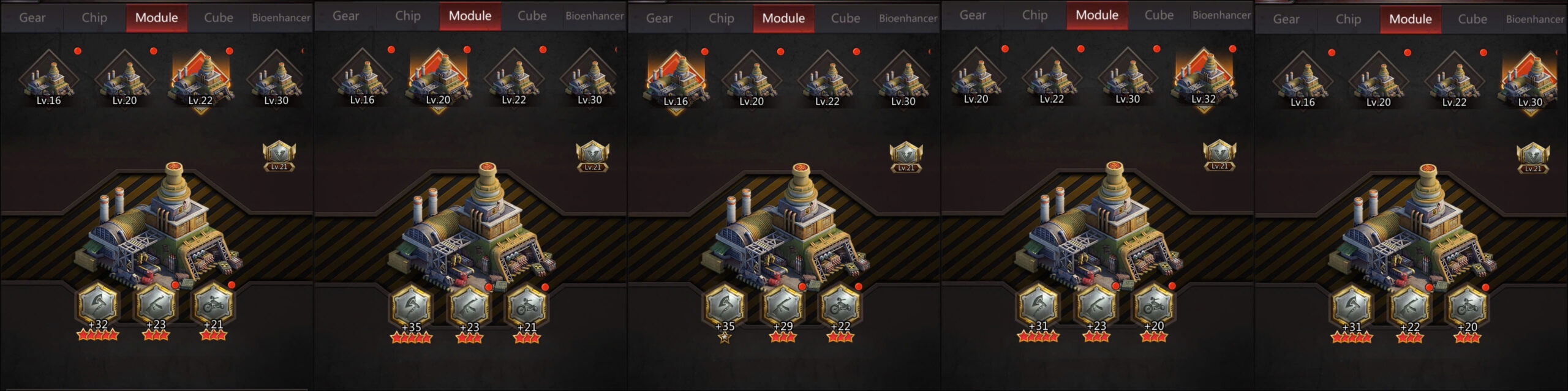Viewport: 1568px width, 391px height.
Task: Select the +35 axe module with one star
Action: tap(725, 306)
